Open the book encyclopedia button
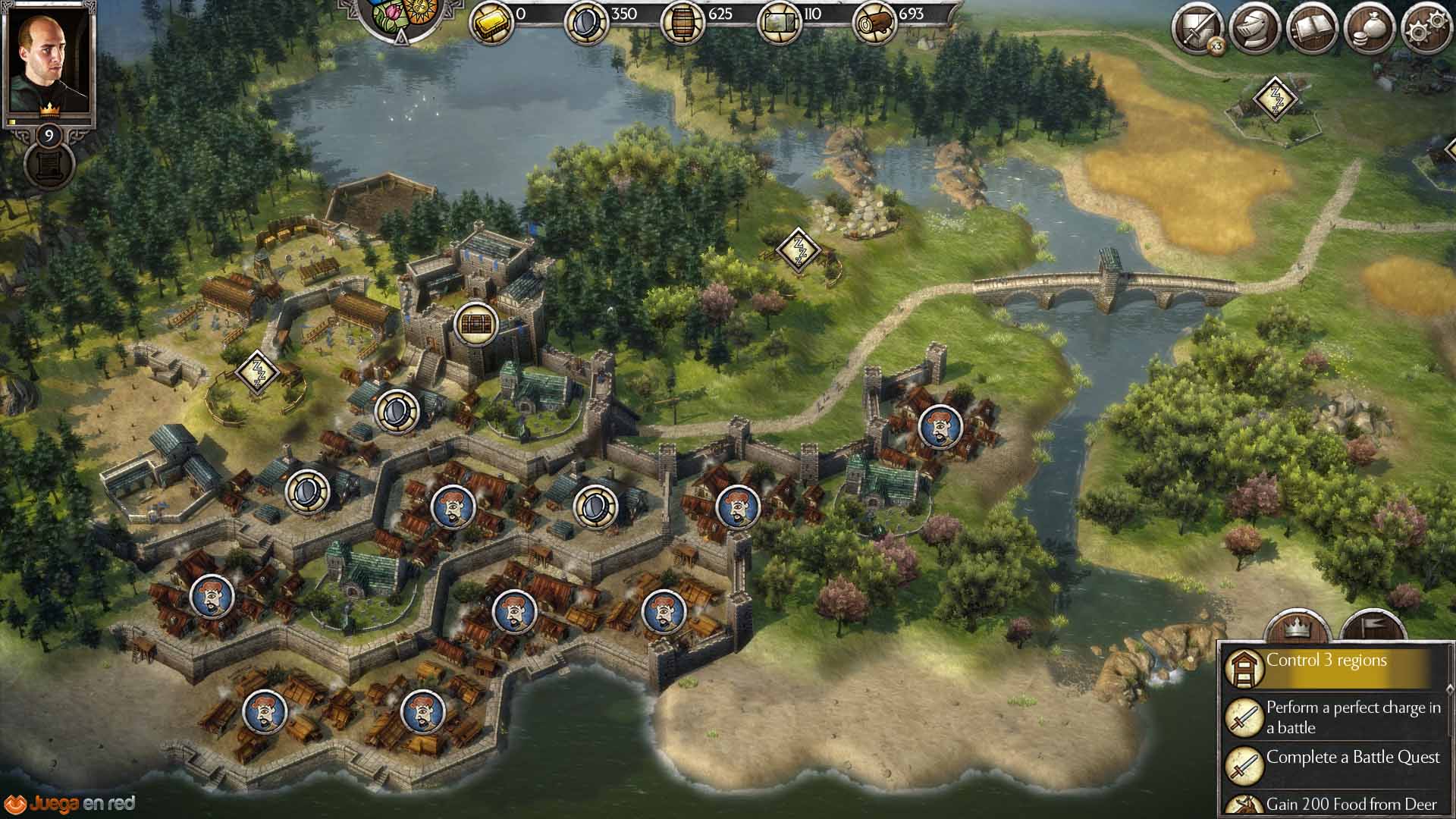Screen dimensions: 1456x819 click(1313, 30)
